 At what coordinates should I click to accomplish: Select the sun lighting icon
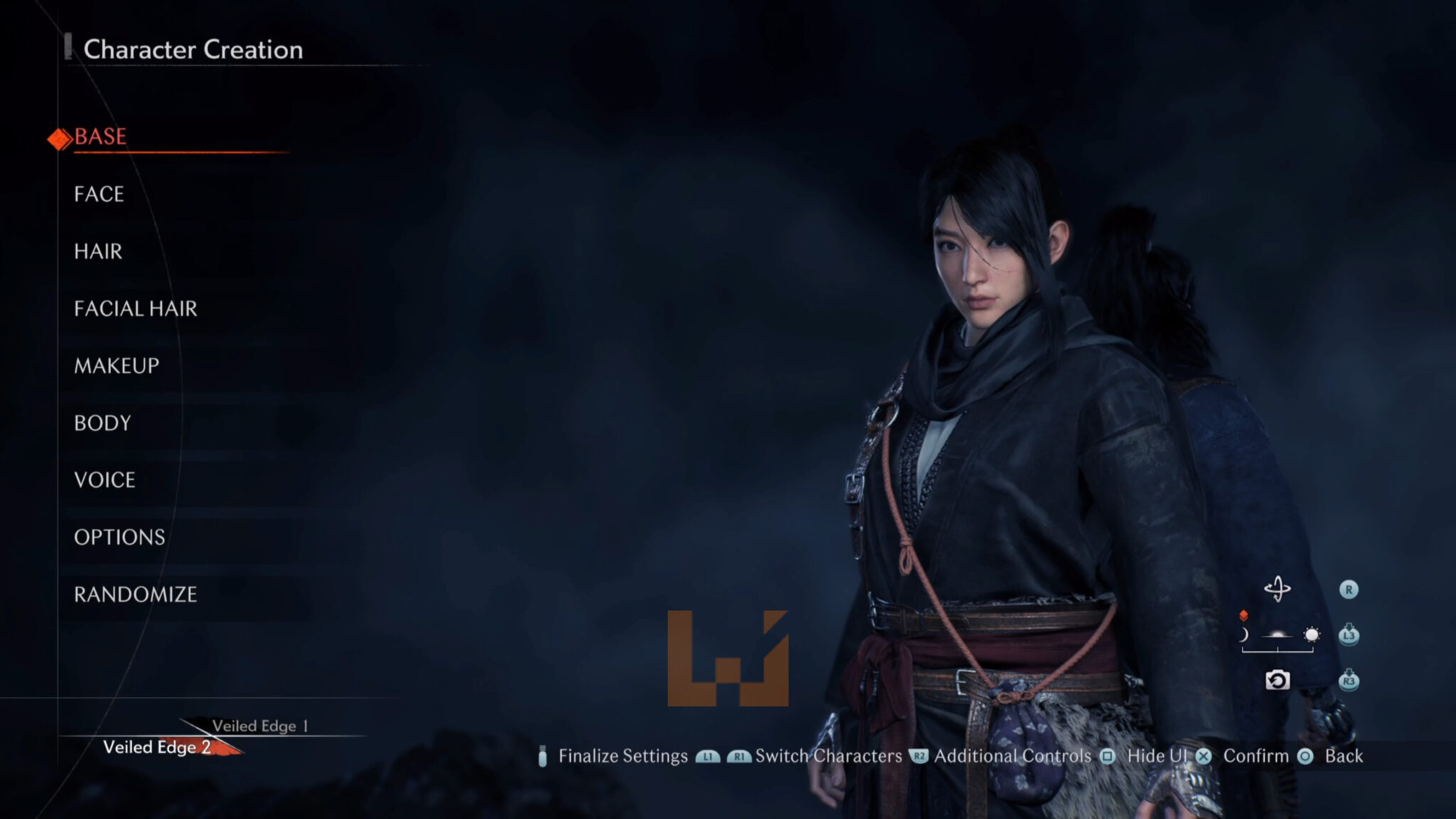(x=1311, y=635)
